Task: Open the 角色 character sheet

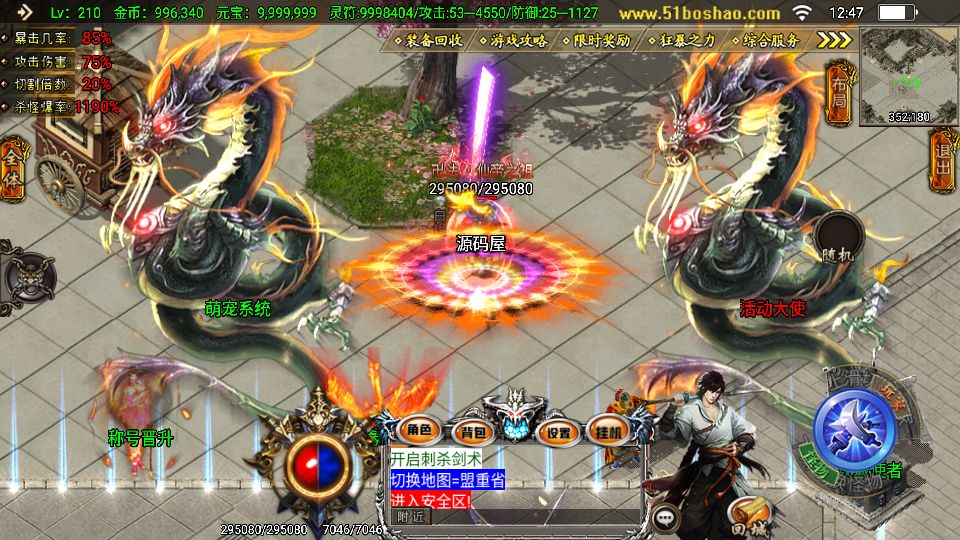Action: click(418, 431)
